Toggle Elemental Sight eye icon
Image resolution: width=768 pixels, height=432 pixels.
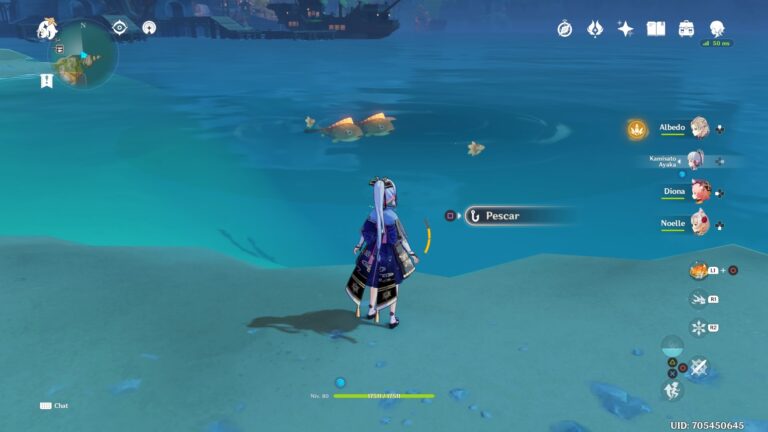pos(120,27)
